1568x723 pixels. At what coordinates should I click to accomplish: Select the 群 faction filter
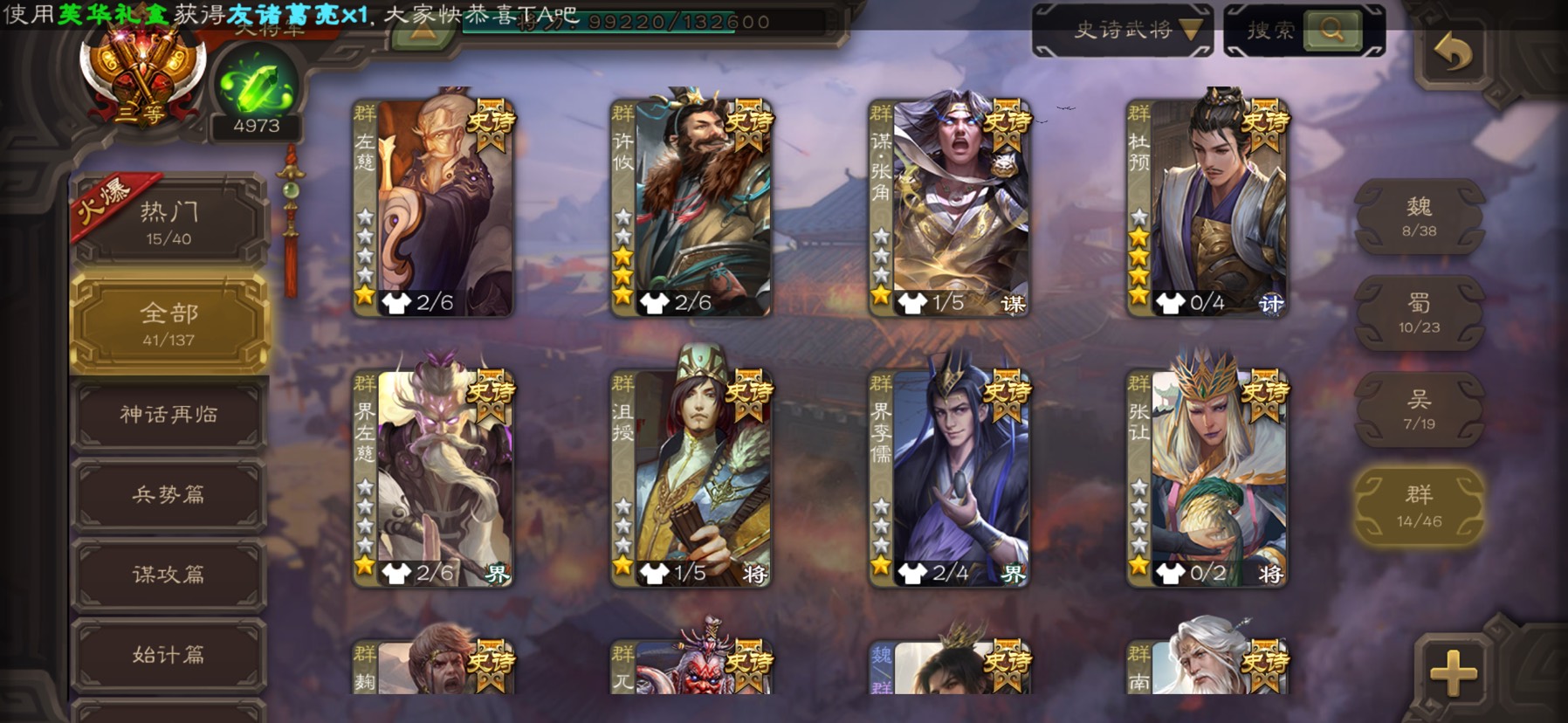coord(1419,506)
